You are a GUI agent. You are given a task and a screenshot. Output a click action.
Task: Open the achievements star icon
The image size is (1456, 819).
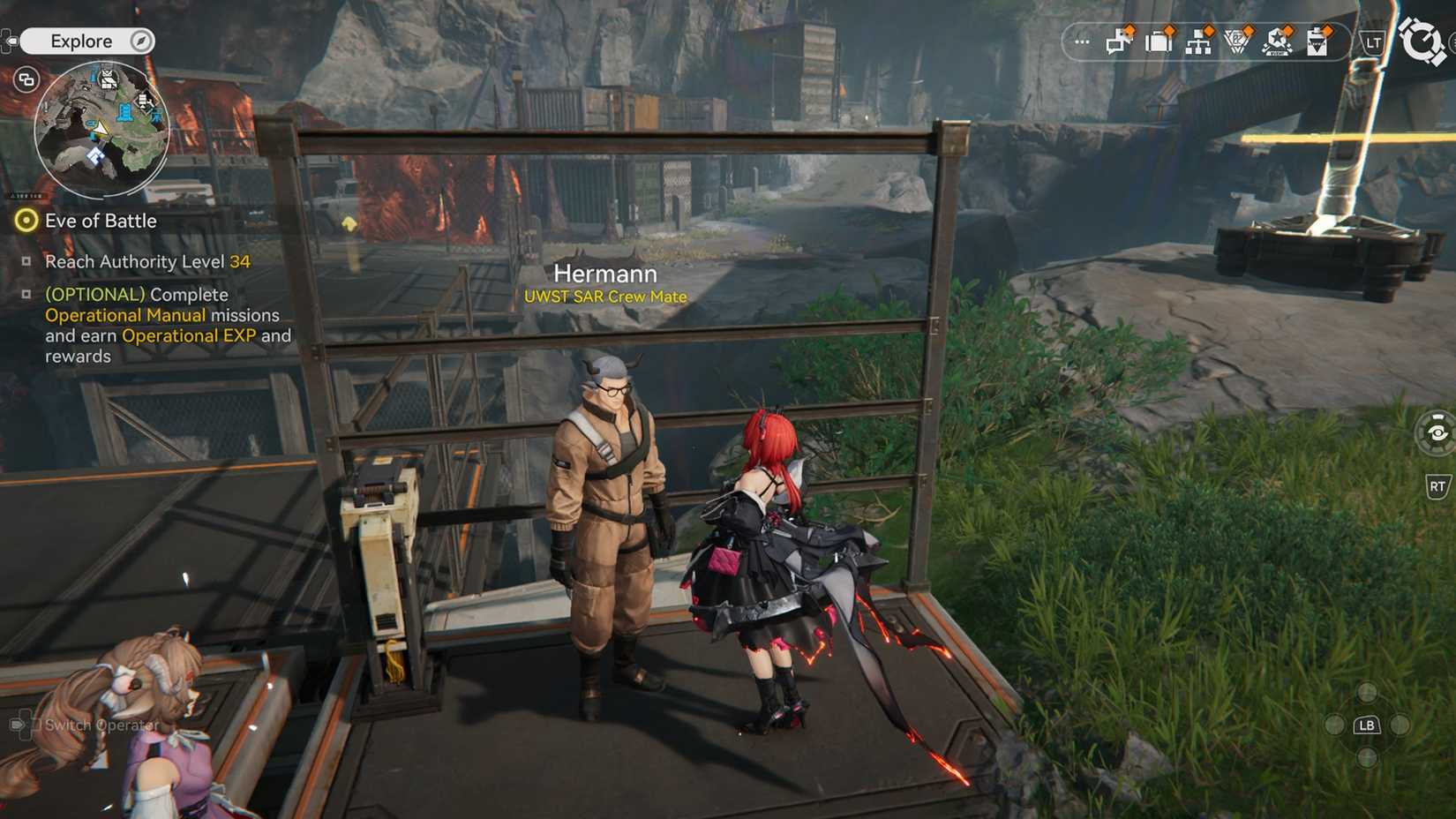click(x=1278, y=41)
